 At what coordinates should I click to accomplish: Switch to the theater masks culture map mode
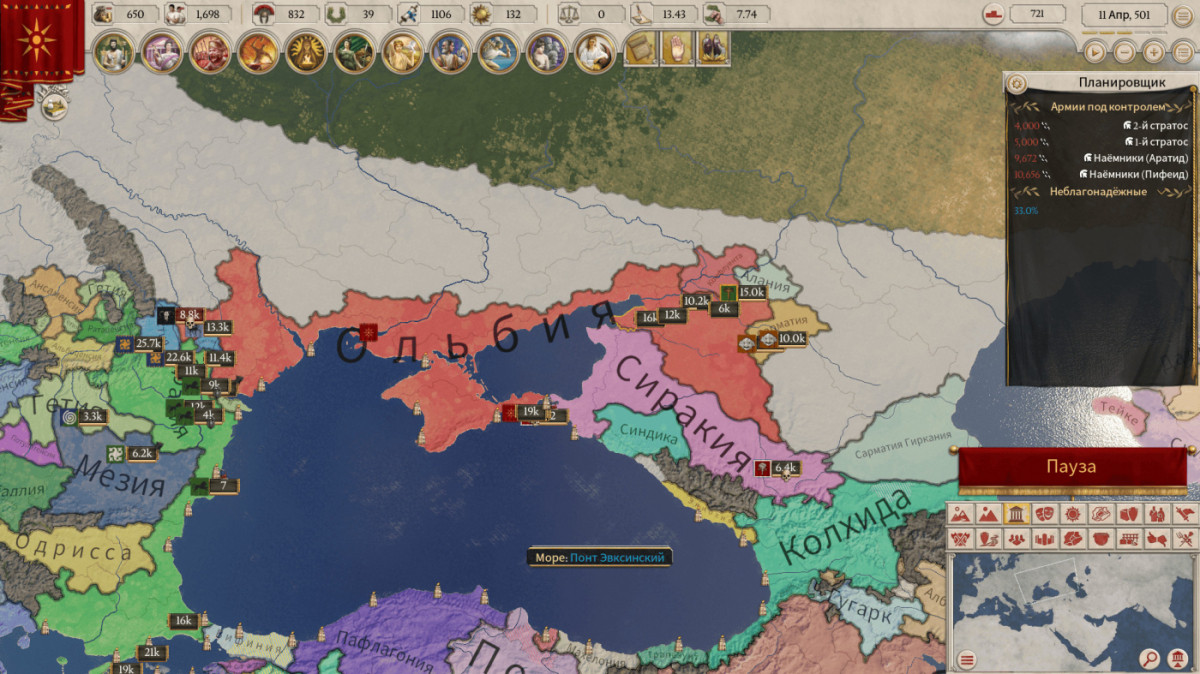click(x=1044, y=514)
